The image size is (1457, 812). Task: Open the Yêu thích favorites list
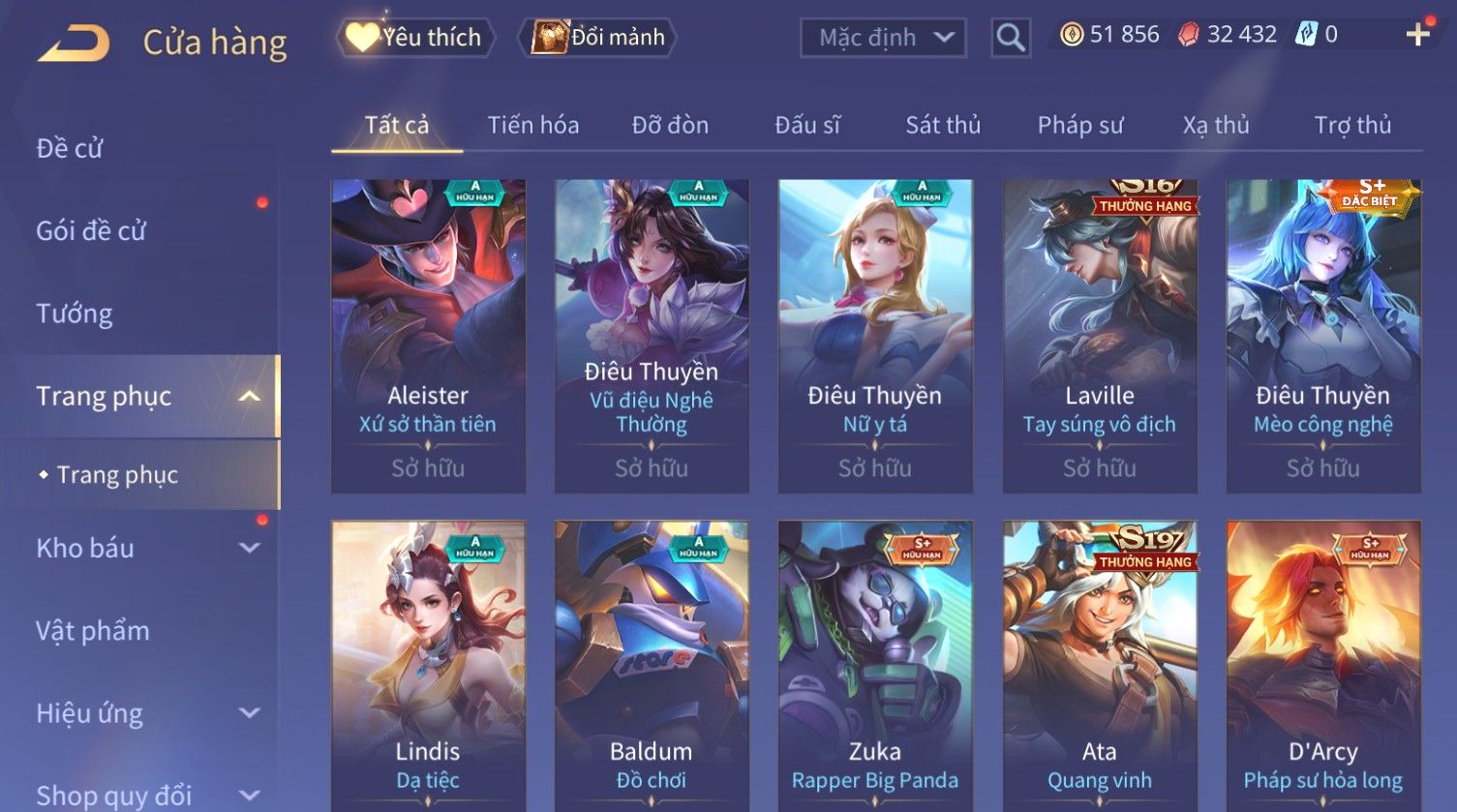pos(415,38)
